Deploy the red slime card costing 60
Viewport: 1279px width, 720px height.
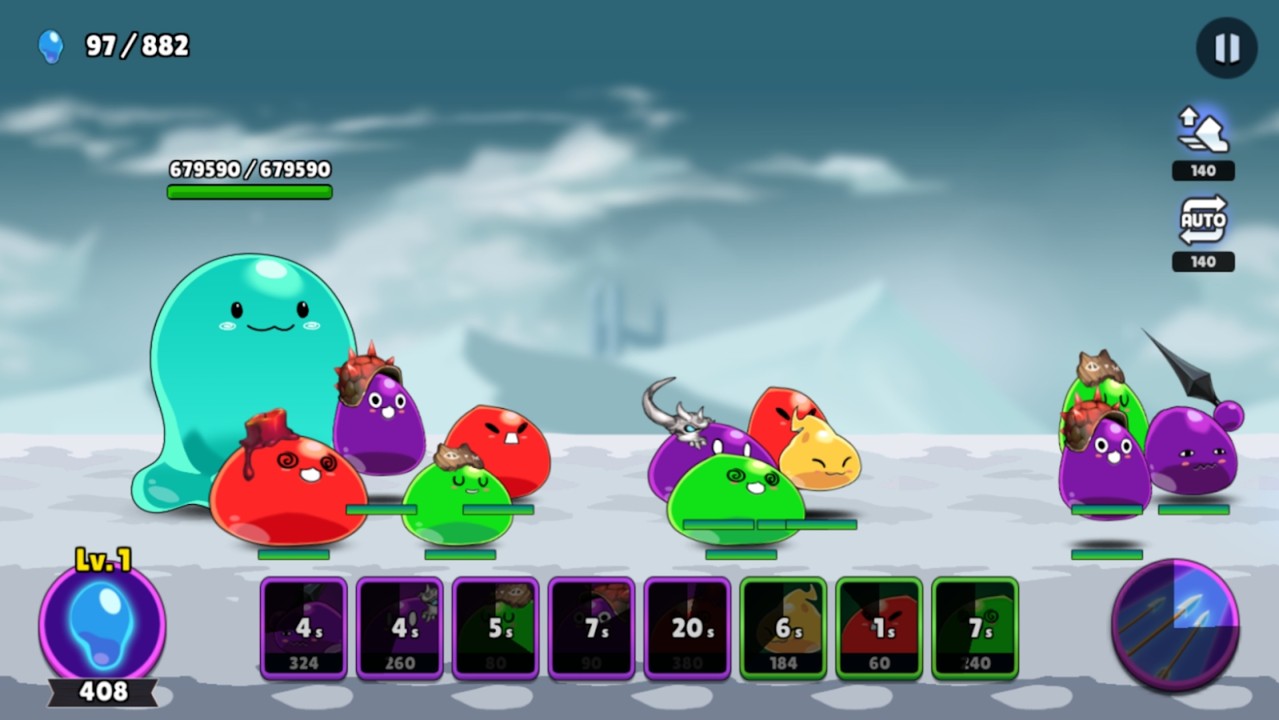tap(879, 628)
